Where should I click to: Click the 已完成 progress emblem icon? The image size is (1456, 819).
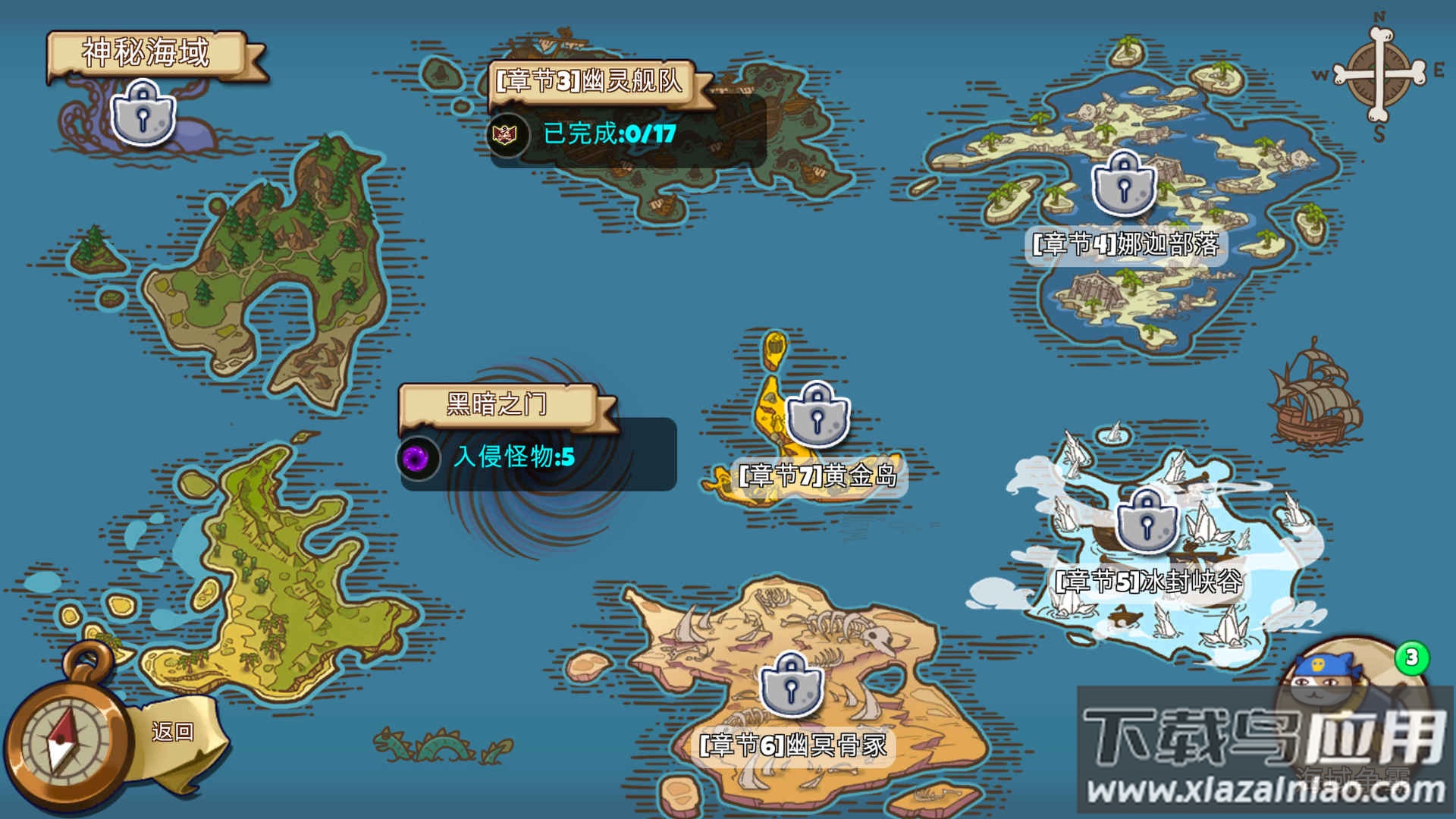click(506, 135)
